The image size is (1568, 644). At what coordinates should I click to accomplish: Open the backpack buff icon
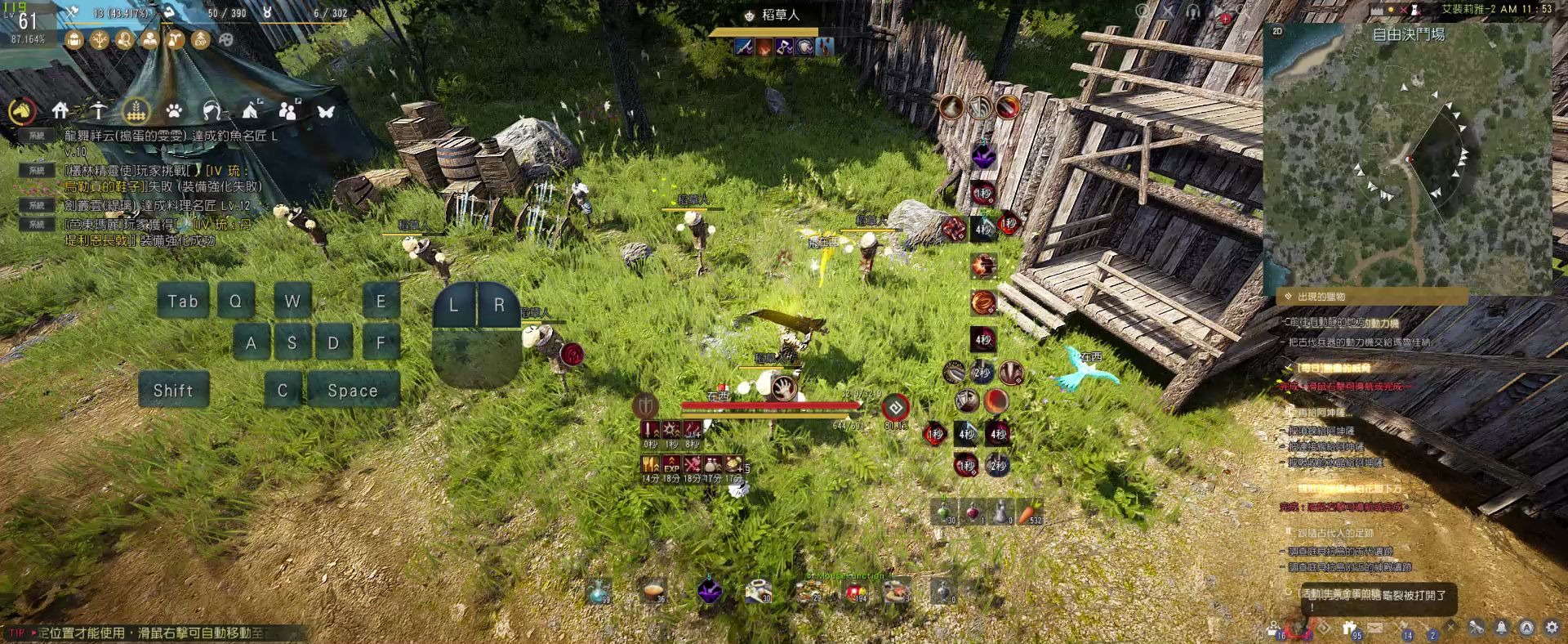[74, 39]
